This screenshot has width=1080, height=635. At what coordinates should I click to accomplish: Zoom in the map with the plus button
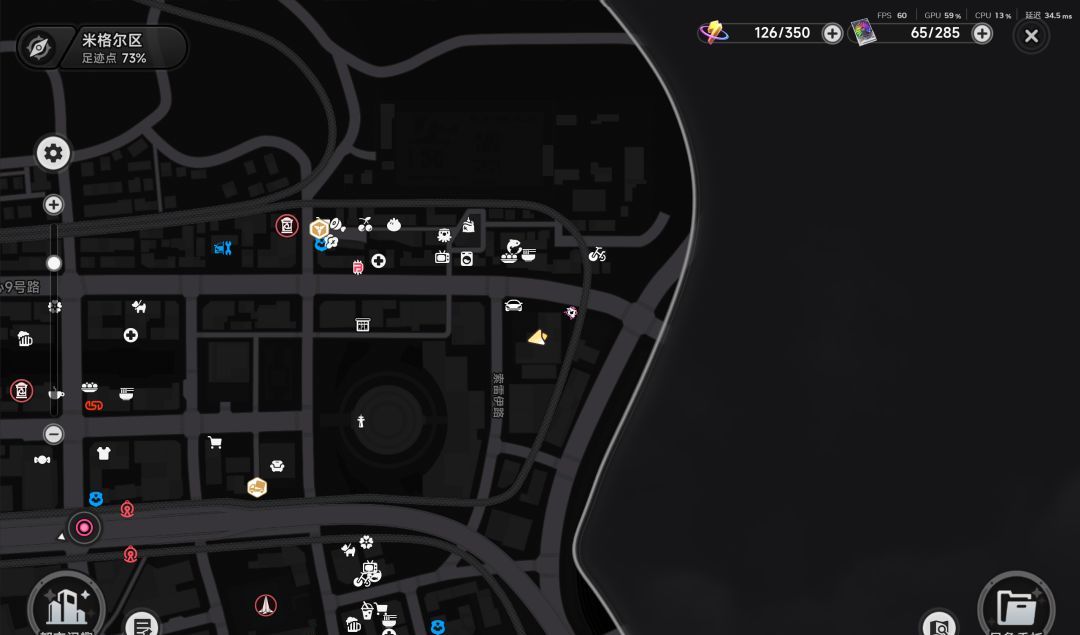pos(54,205)
